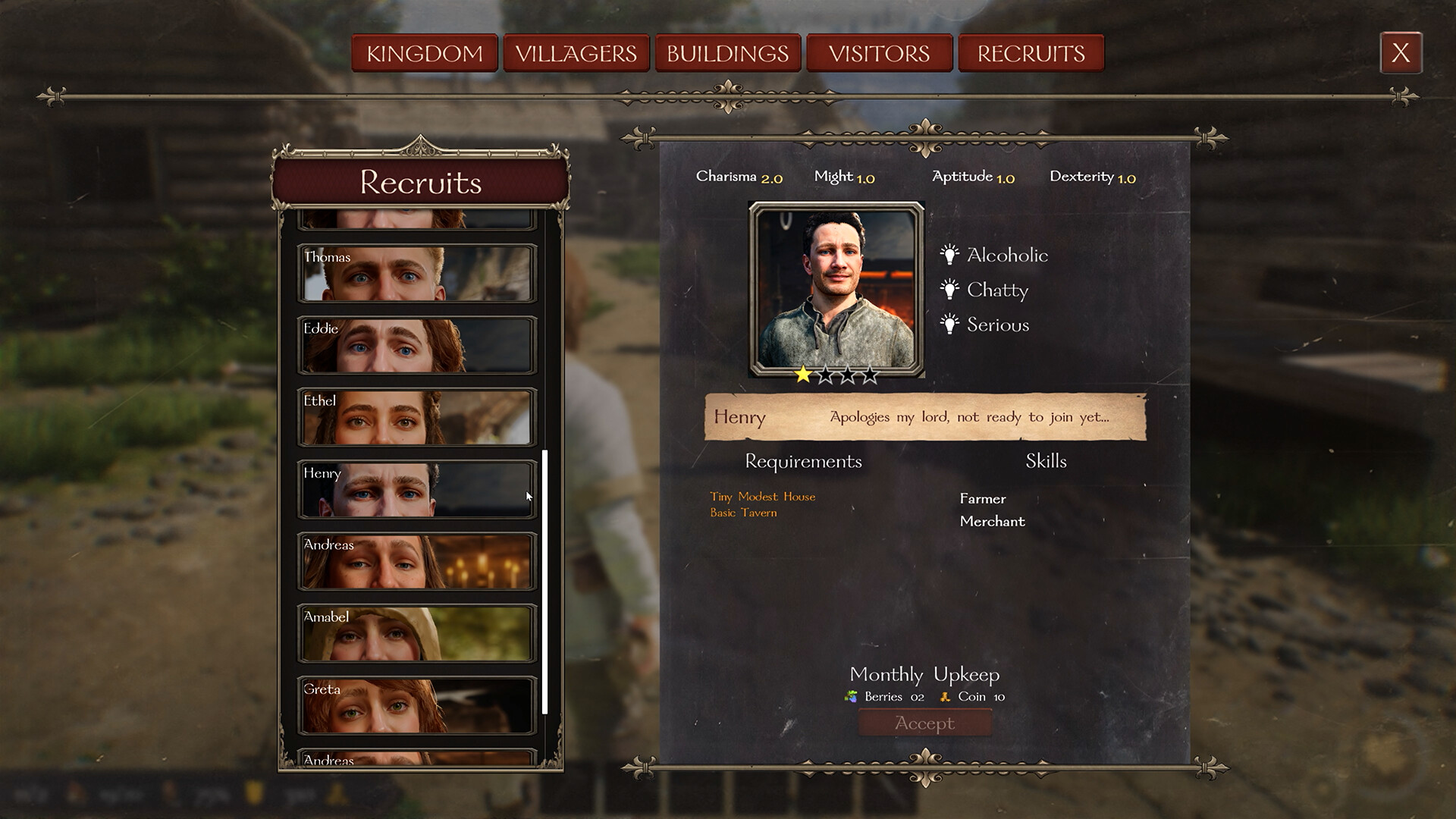This screenshot has width=1456, height=819.
Task: Click the Basic Tavern requirement
Action: [743, 513]
